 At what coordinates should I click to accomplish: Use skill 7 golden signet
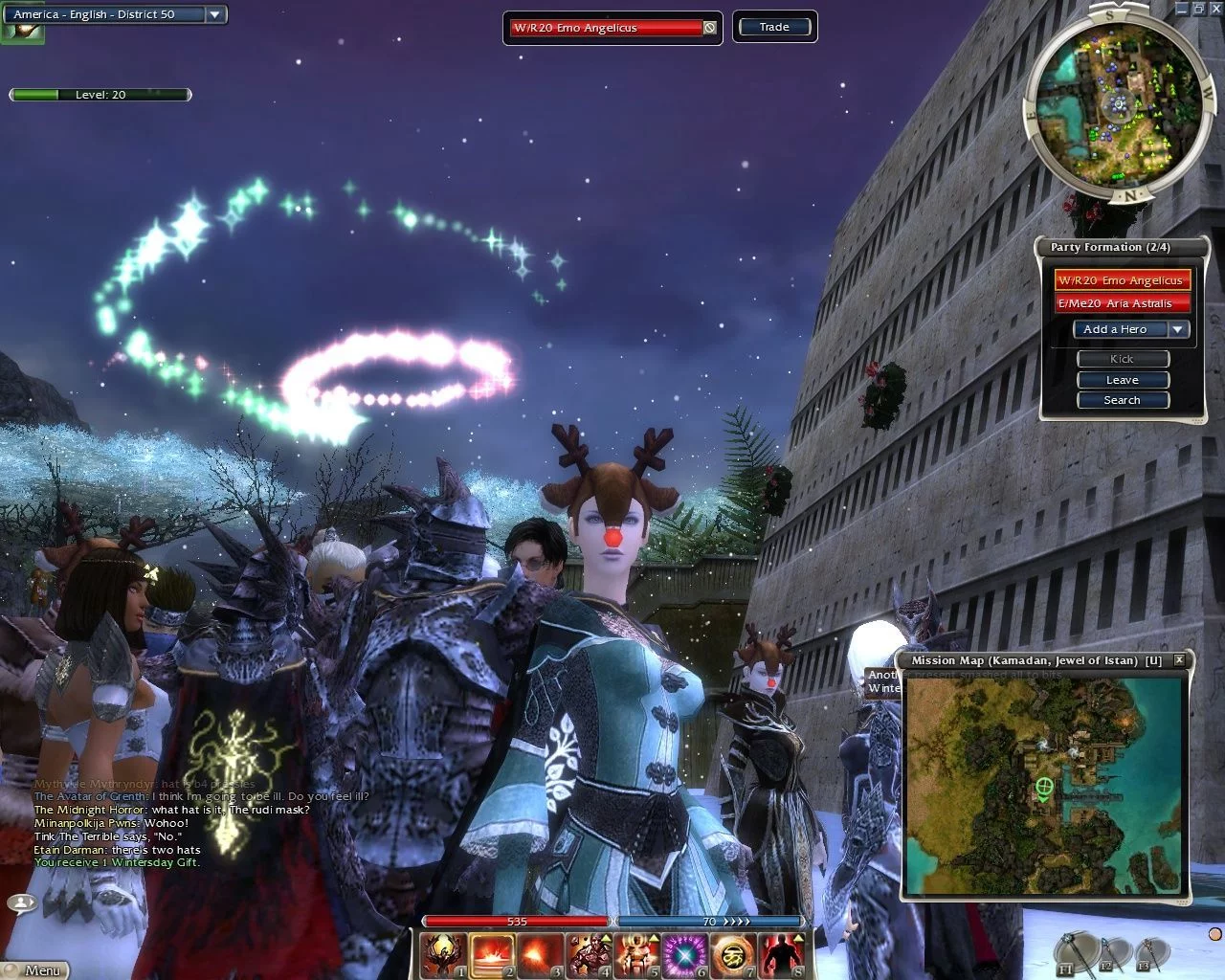pos(733,954)
